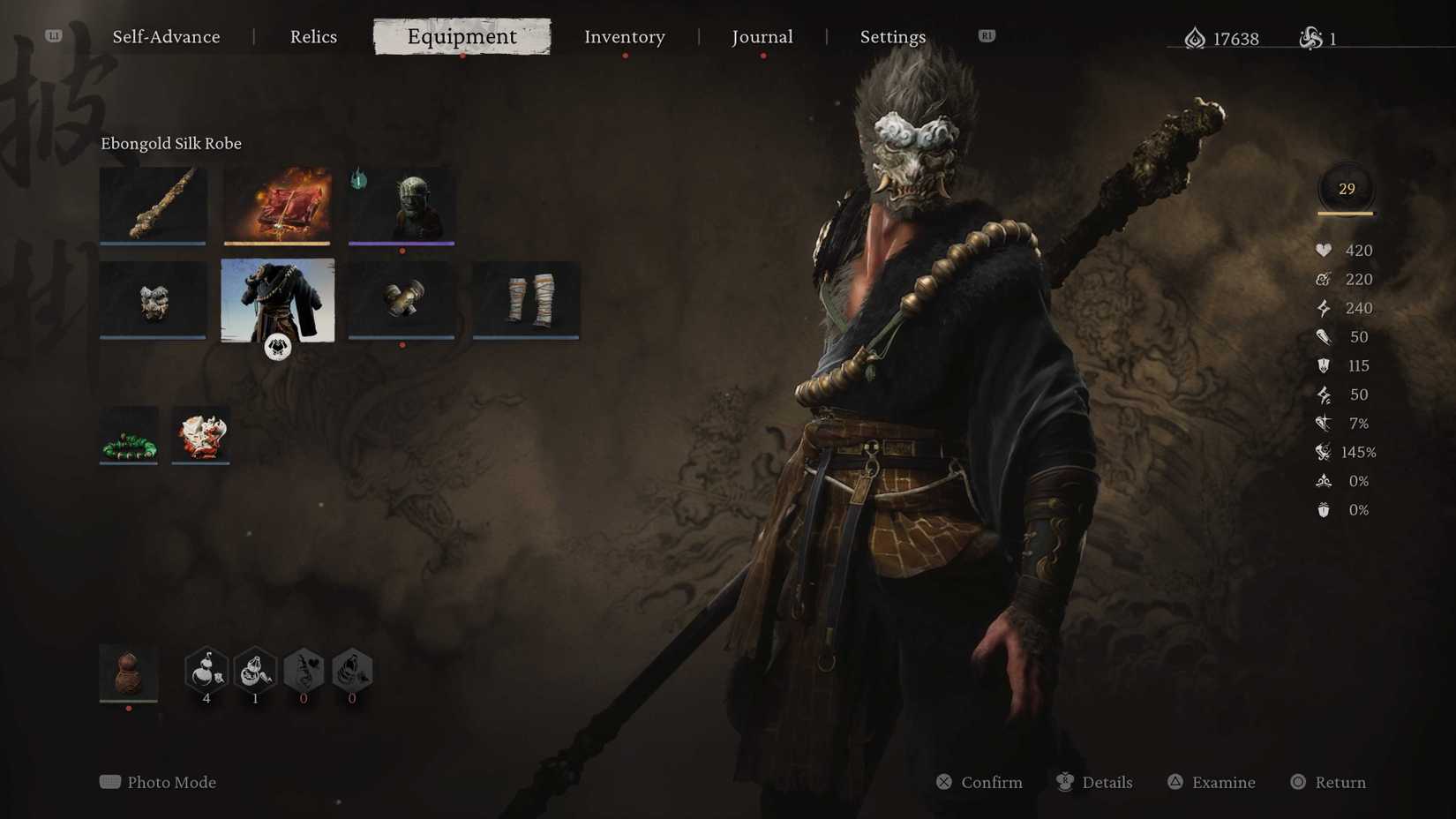Open the gourd slot
Viewport: 1456px width, 819px height.
pos(129,673)
